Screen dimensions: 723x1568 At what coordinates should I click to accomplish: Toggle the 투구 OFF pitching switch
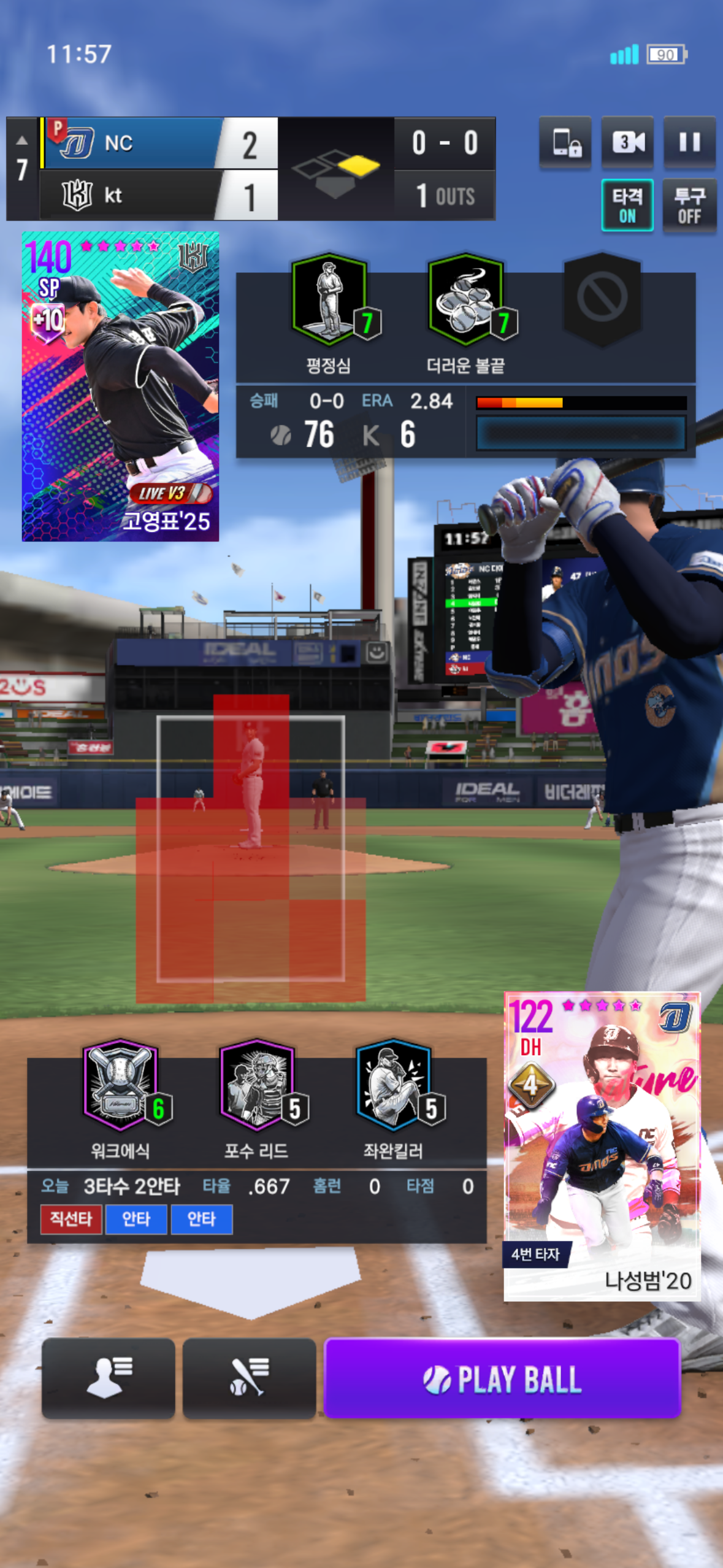pyautogui.click(x=689, y=206)
